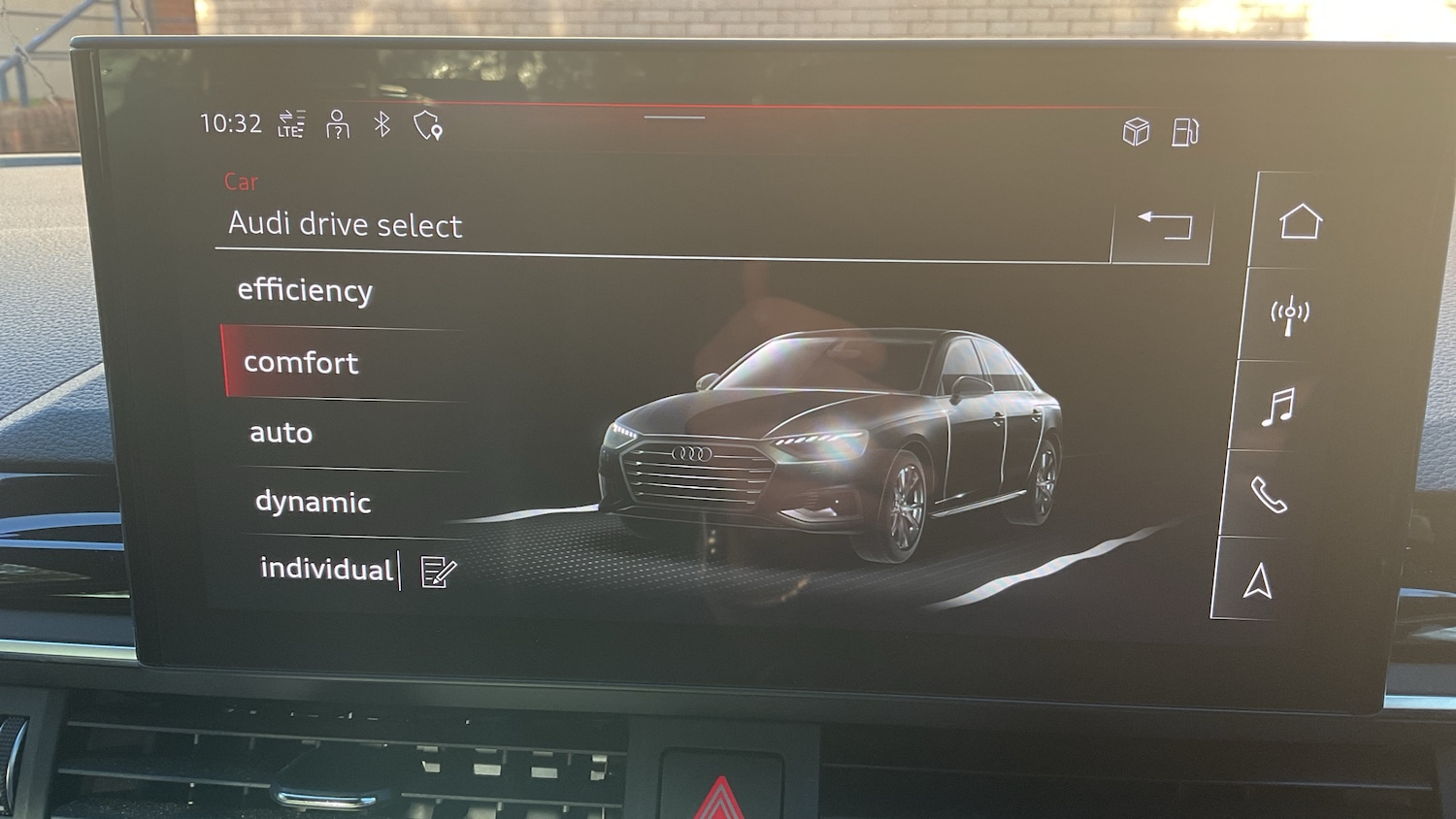Tap the LTE network status icon
This screenshot has height=819, width=1456.
tap(291, 124)
